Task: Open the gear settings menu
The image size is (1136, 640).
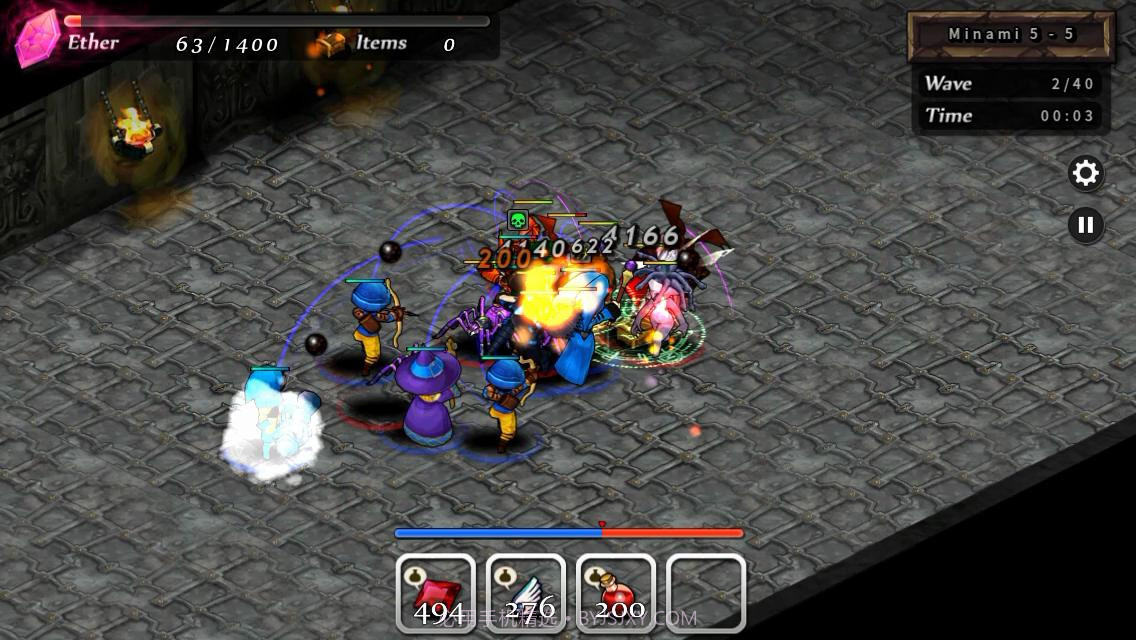Action: (1085, 174)
